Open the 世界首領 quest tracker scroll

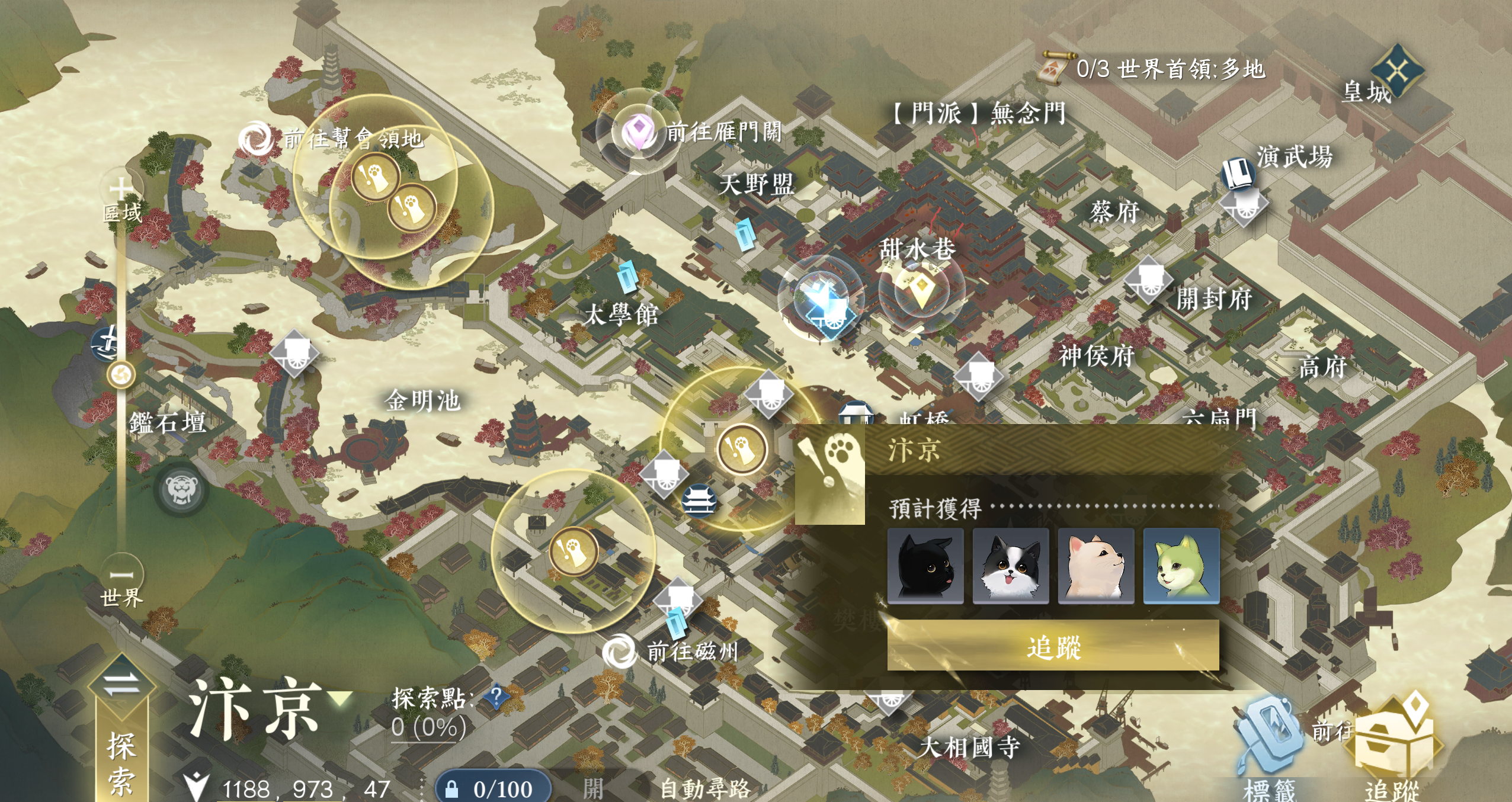click(x=1058, y=68)
